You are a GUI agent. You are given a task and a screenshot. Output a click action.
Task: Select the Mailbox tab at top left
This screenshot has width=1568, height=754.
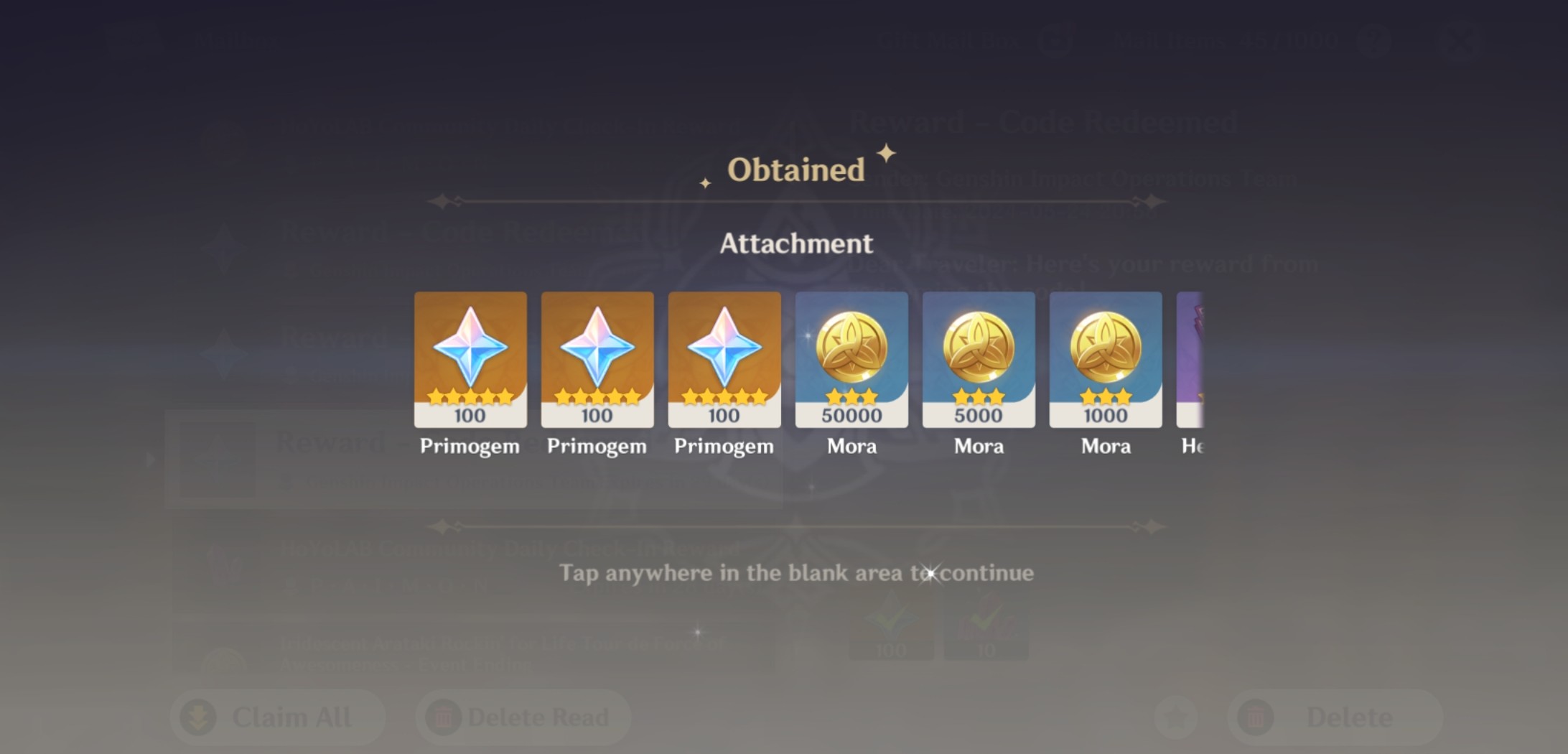[237, 39]
